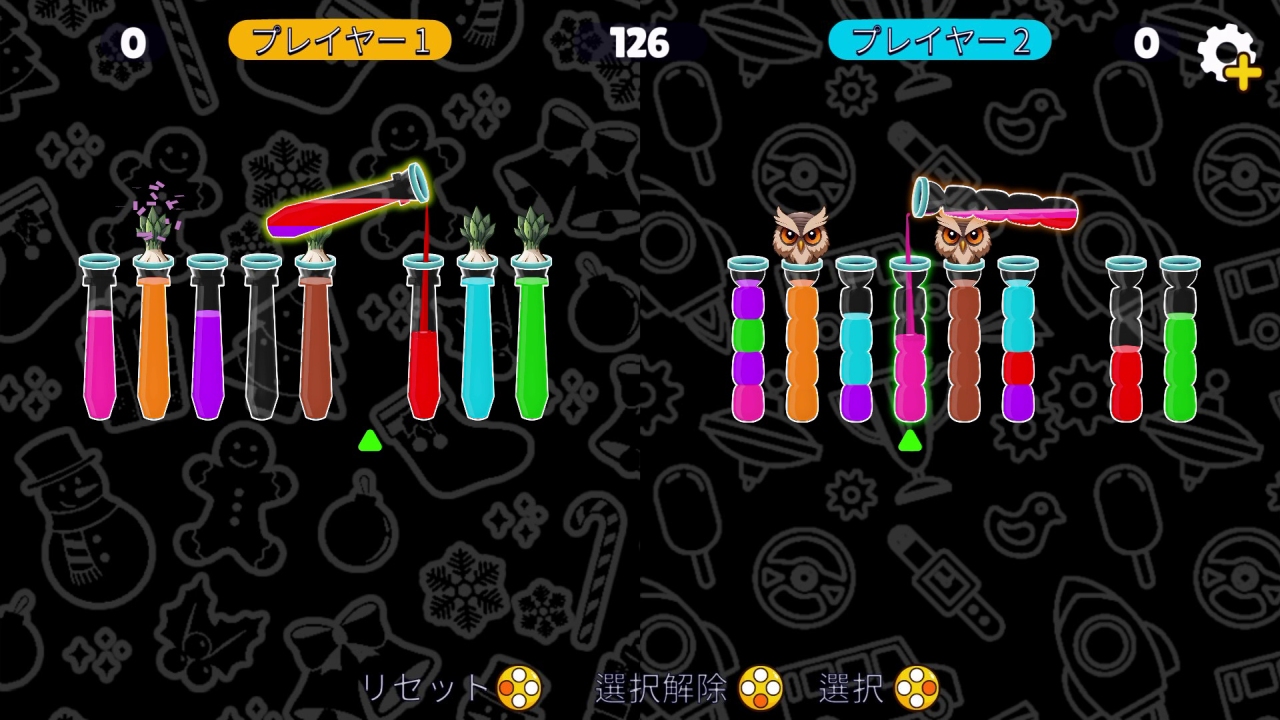
Task: Click the green triangle under Player 2's magenta tube
Action: tap(911, 441)
